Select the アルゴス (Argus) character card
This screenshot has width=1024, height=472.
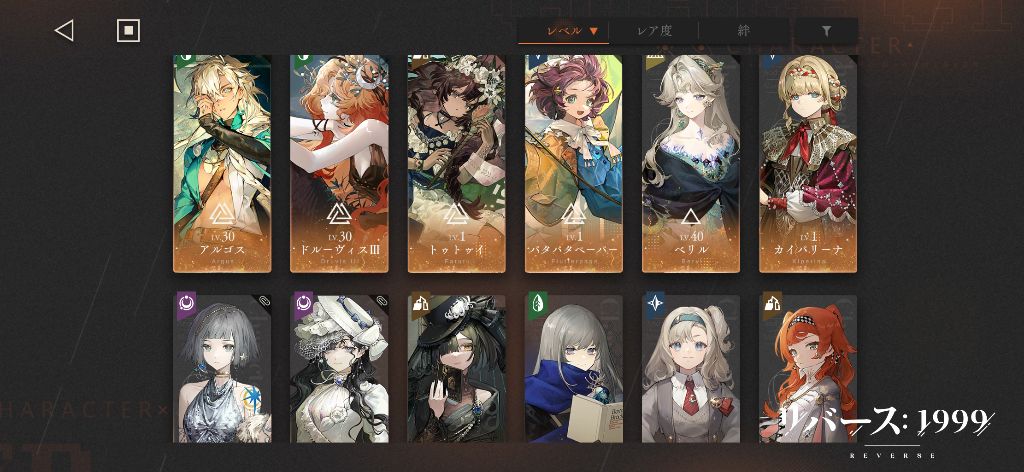click(222, 163)
